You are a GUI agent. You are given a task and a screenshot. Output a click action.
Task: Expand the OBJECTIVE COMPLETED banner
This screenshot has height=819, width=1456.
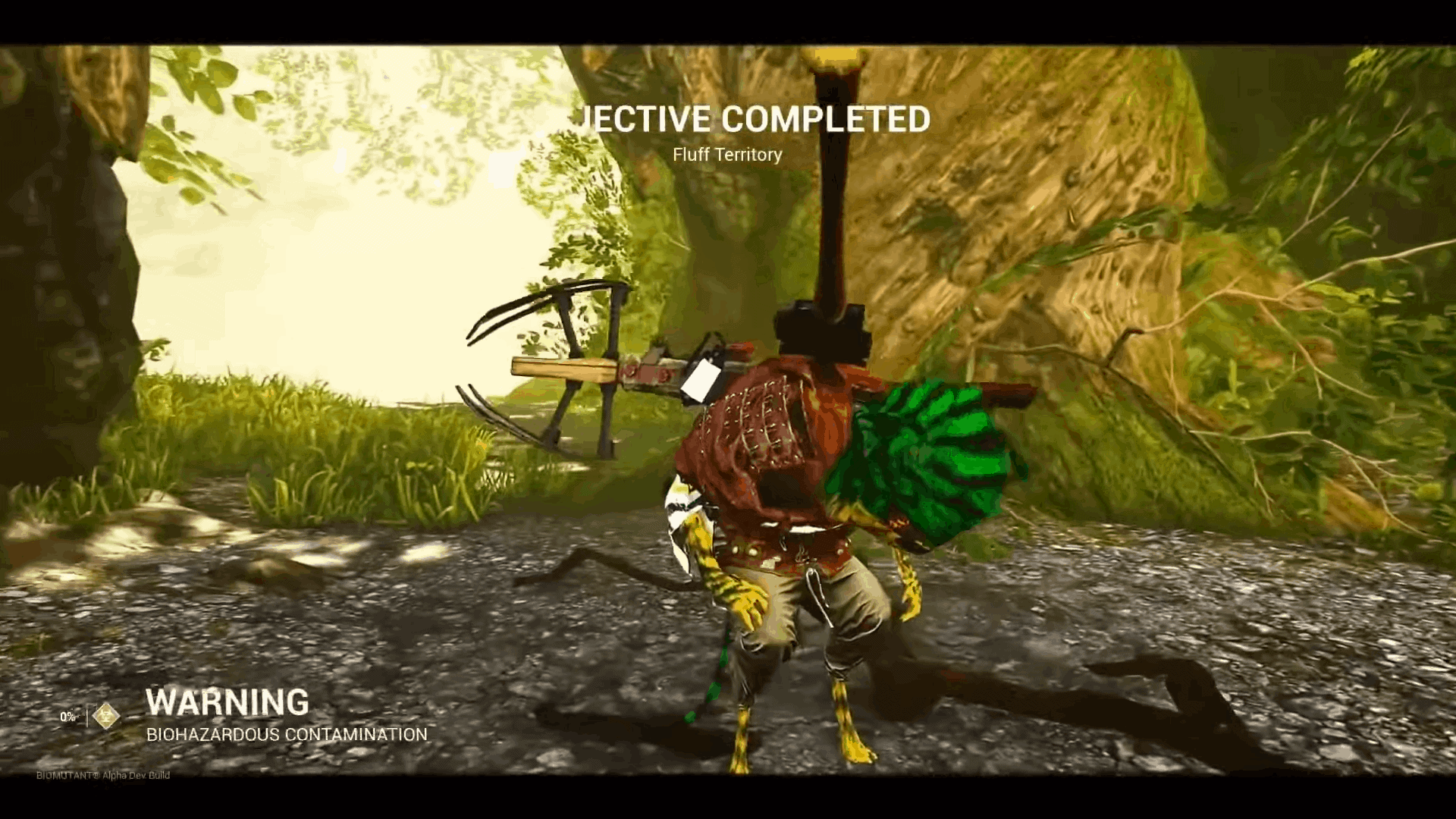coord(755,120)
